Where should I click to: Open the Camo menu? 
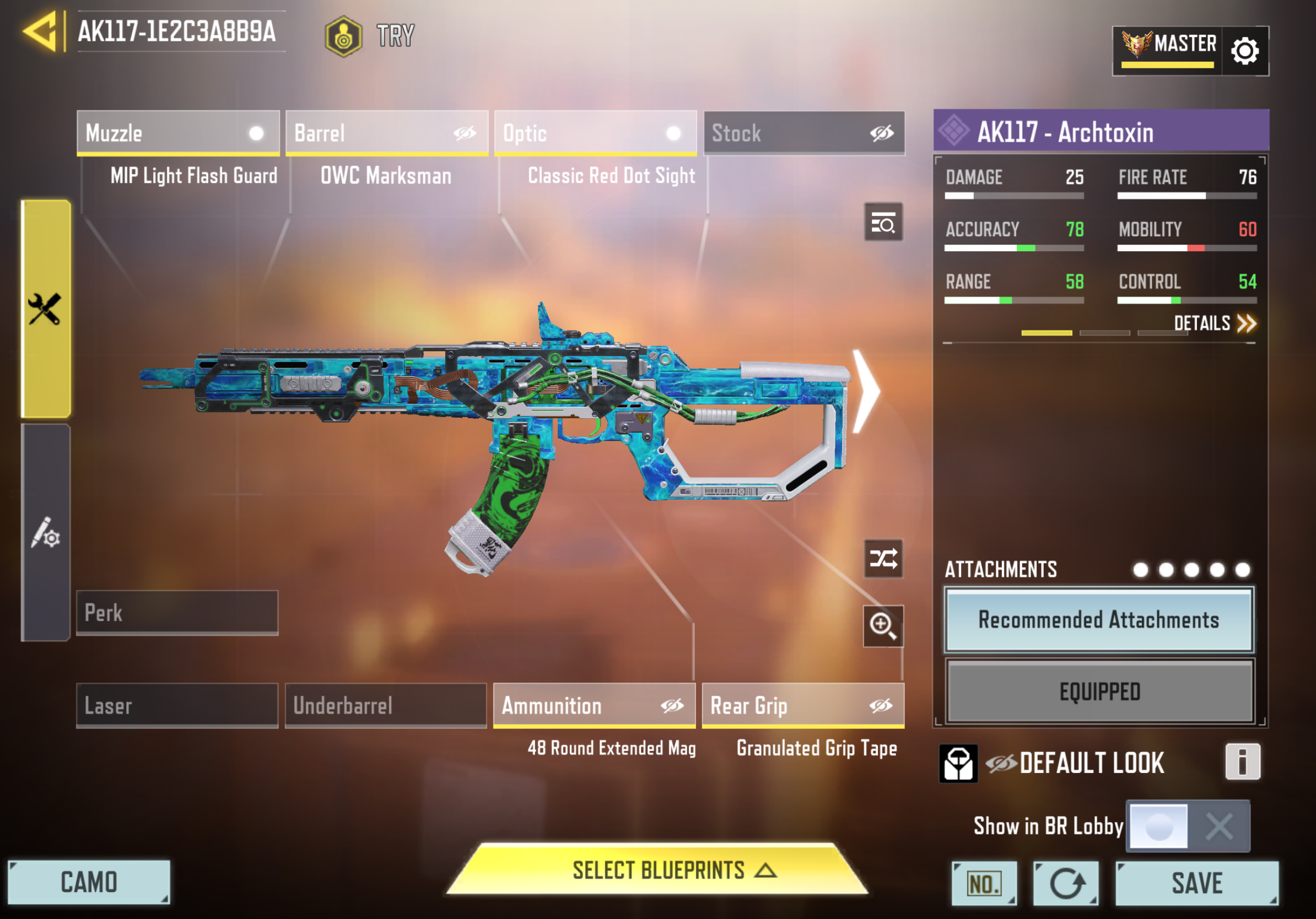(x=89, y=882)
